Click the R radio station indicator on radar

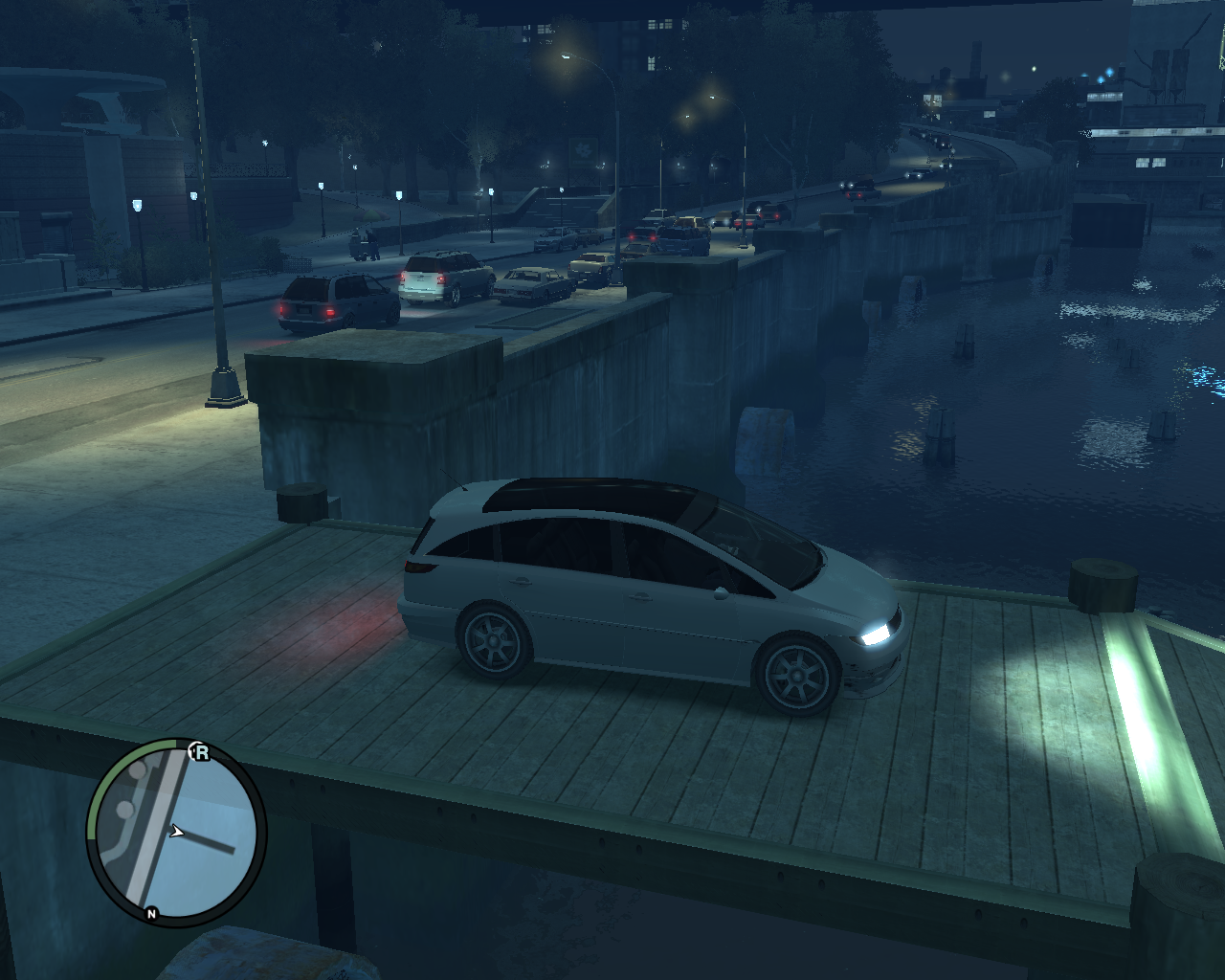[x=201, y=752]
